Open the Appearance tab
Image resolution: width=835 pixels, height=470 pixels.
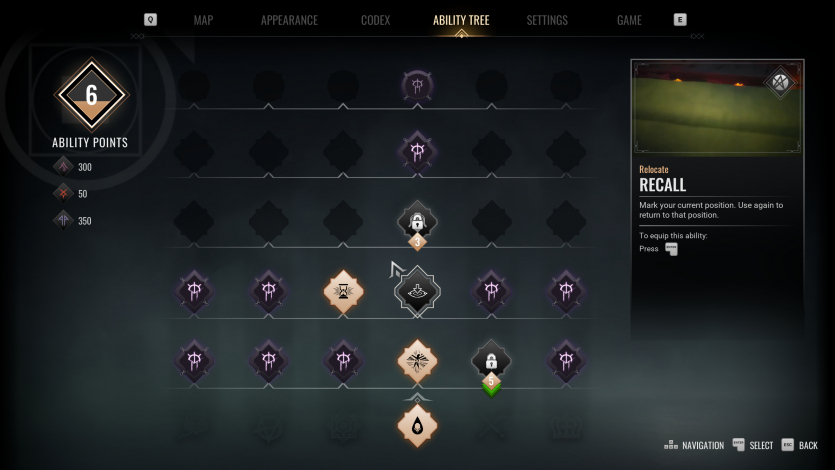coord(289,20)
